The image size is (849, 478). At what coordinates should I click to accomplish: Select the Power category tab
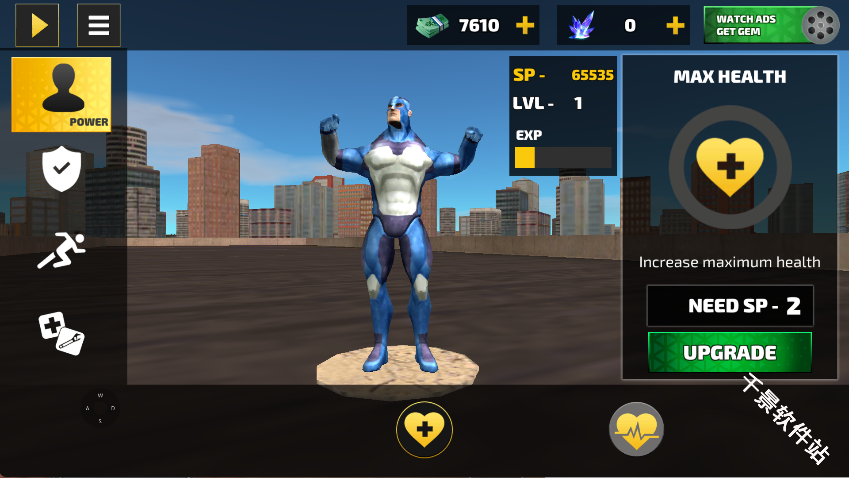pyautogui.click(x=61, y=94)
